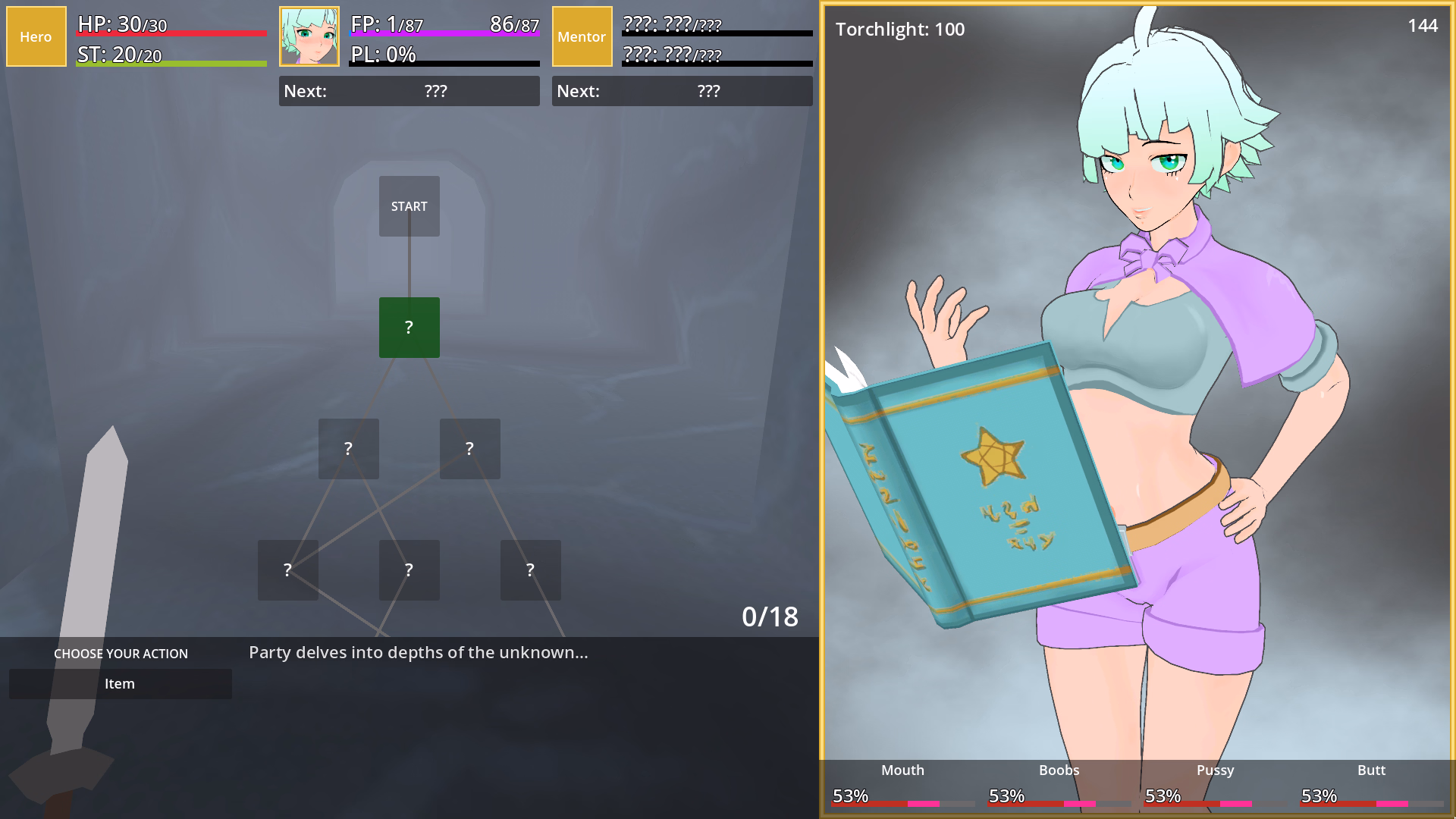Screen dimensions: 1456x819
Task: Click the Item action button
Action: 120,683
